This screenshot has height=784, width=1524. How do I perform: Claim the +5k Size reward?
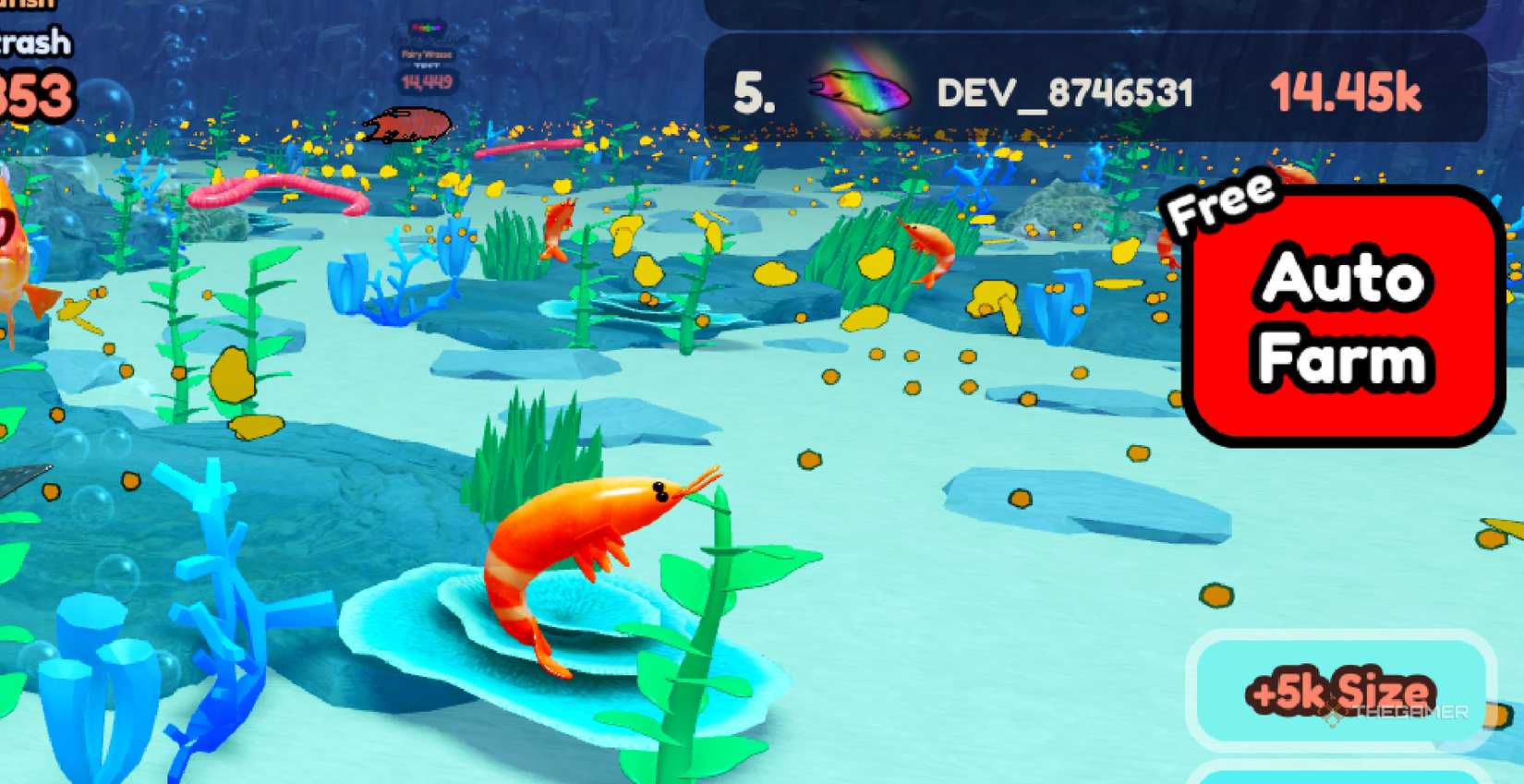(1344, 693)
